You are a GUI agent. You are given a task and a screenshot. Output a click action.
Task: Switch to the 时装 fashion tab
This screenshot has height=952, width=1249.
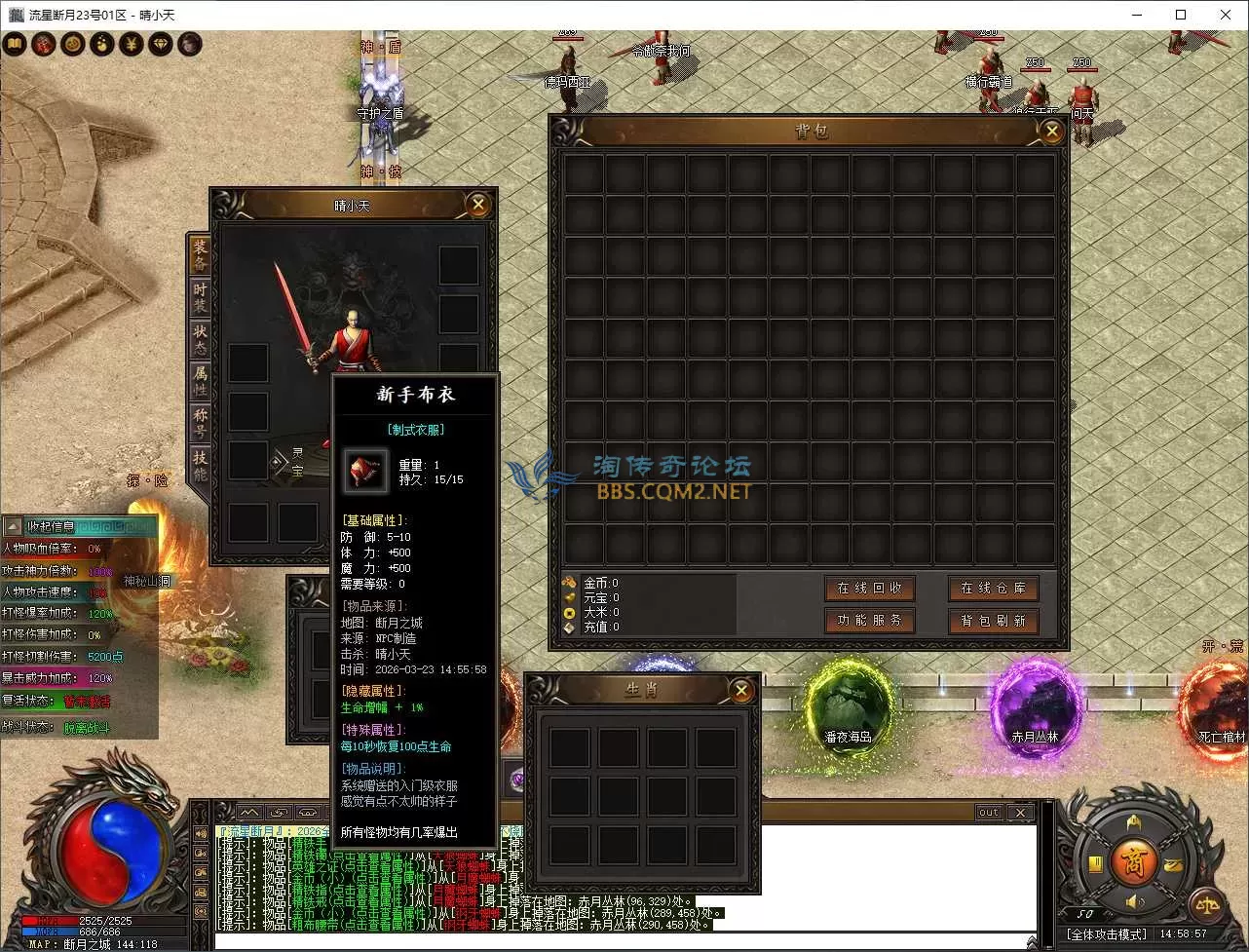200,298
